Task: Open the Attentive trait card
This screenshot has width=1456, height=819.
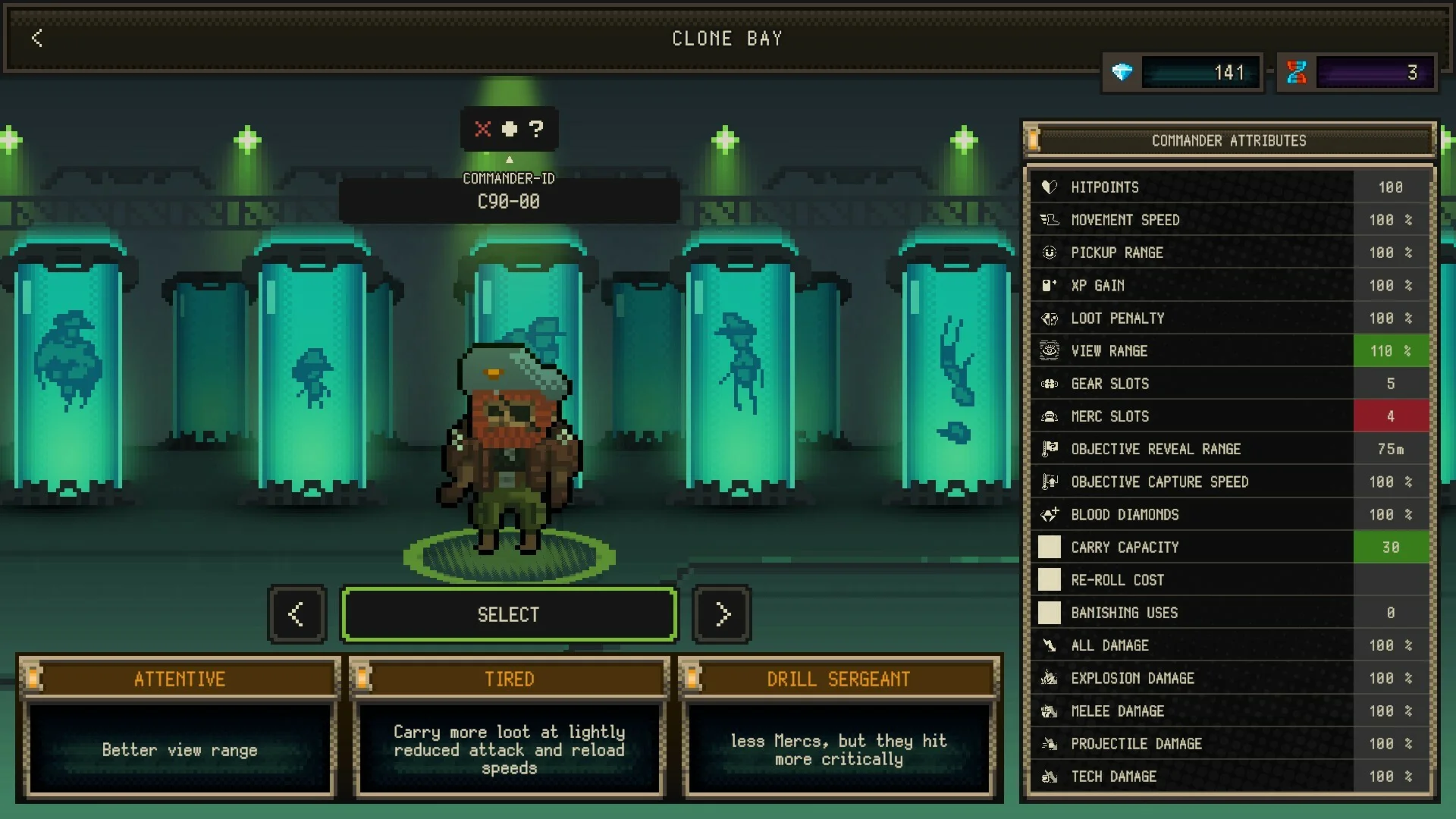Action: tap(180, 728)
